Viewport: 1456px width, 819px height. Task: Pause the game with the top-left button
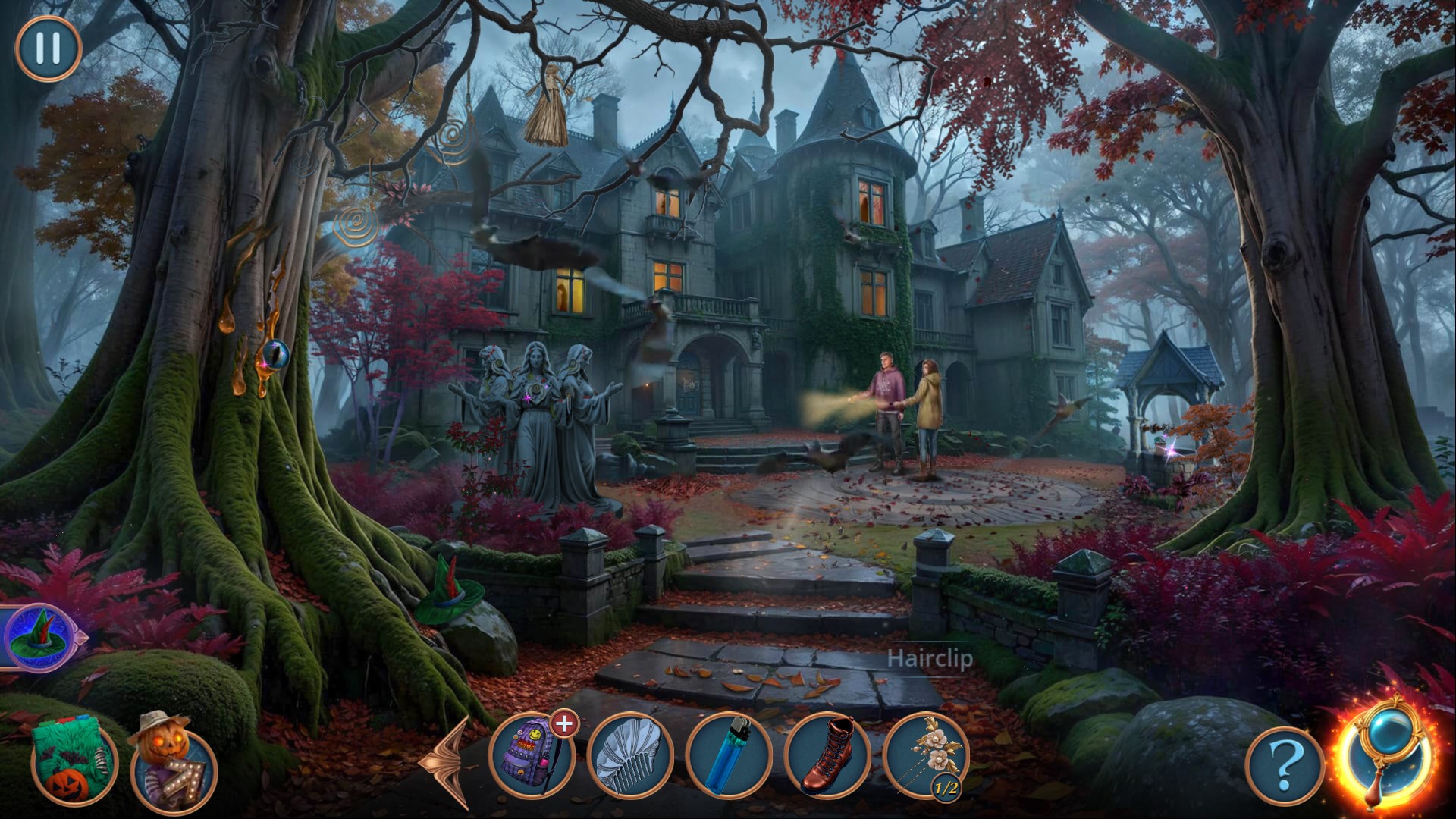click(48, 49)
